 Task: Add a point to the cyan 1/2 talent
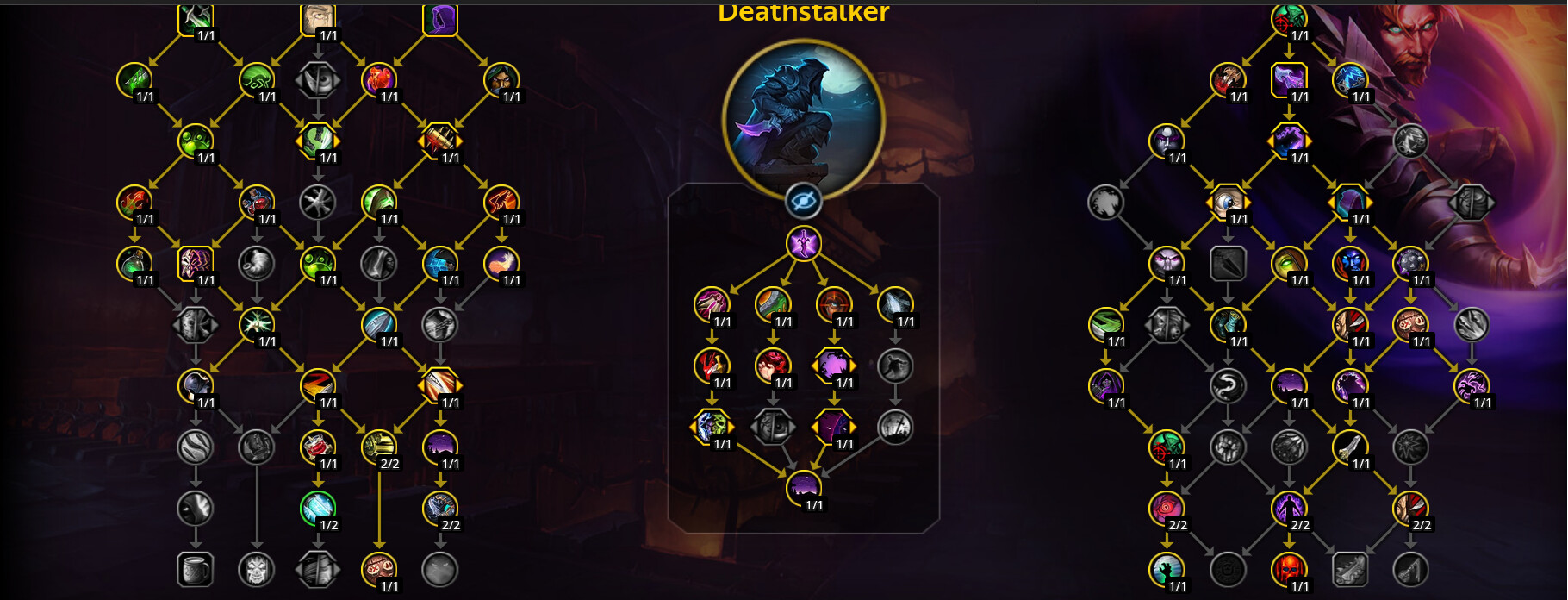pyautogui.click(x=318, y=509)
